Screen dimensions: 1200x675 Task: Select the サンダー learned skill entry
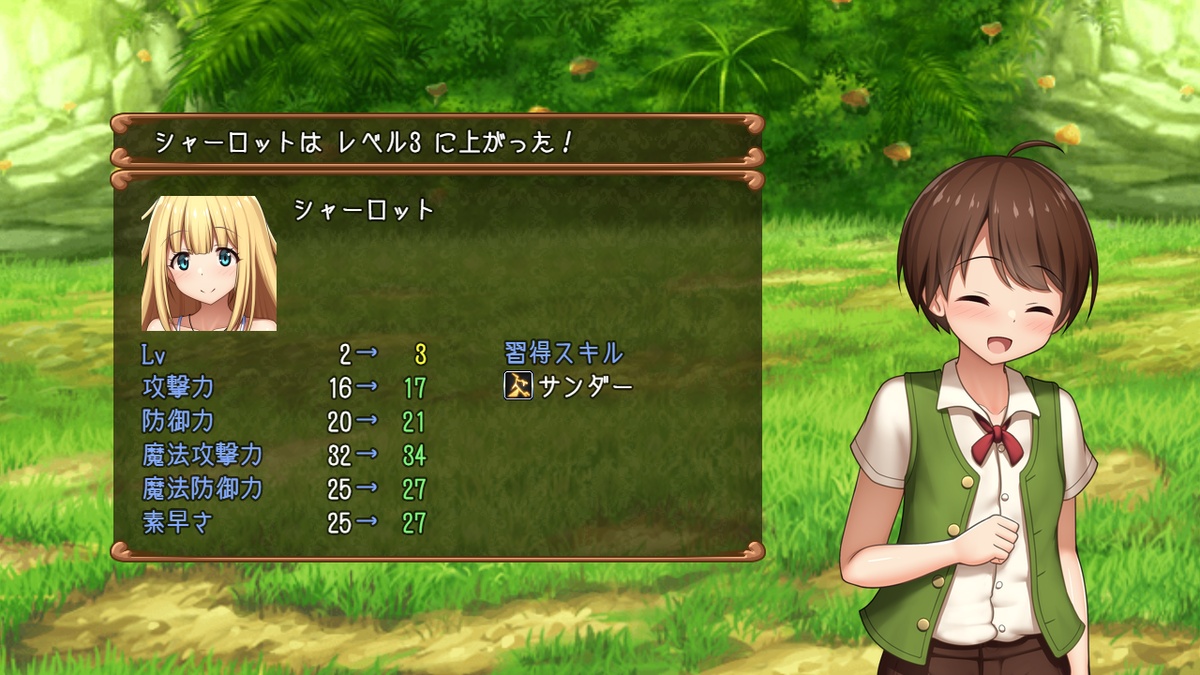[x=570, y=387]
